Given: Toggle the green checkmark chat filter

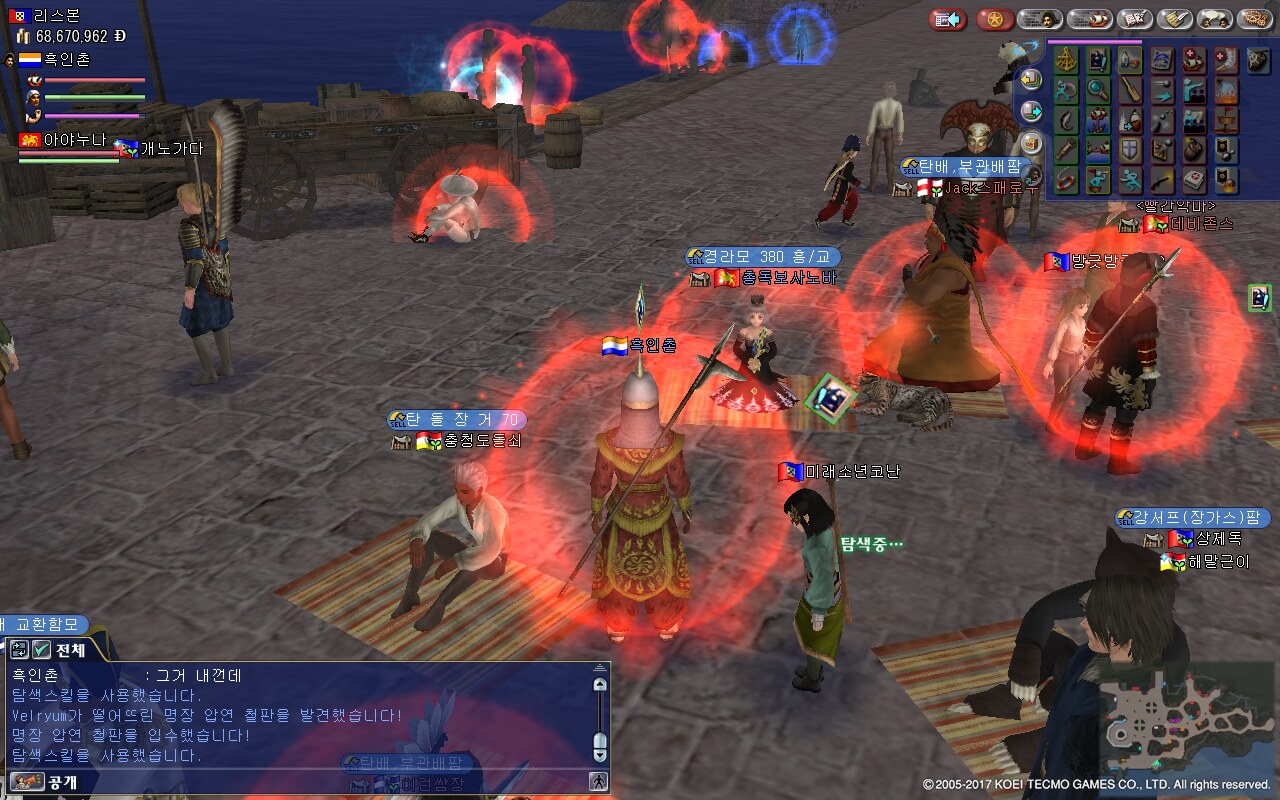Looking at the screenshot, I should [x=42, y=650].
